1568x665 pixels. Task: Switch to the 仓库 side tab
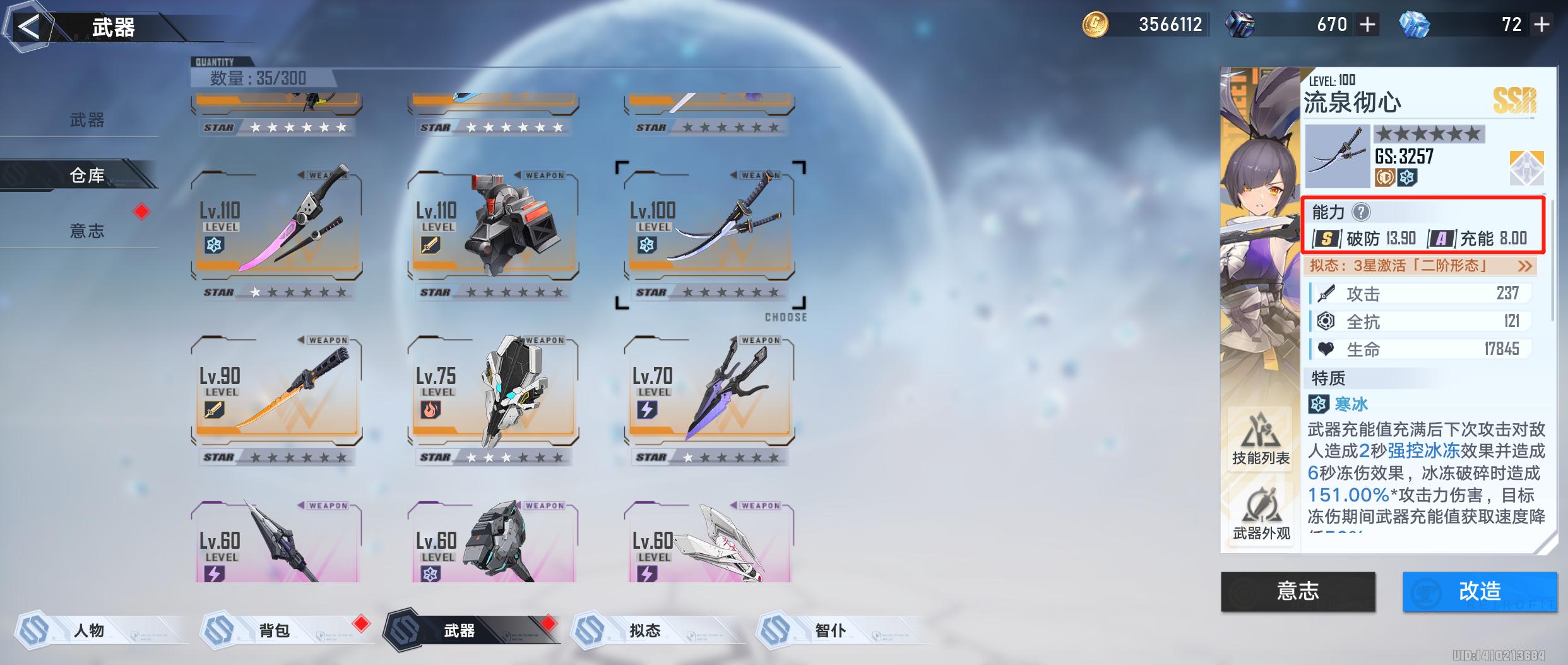[86, 175]
